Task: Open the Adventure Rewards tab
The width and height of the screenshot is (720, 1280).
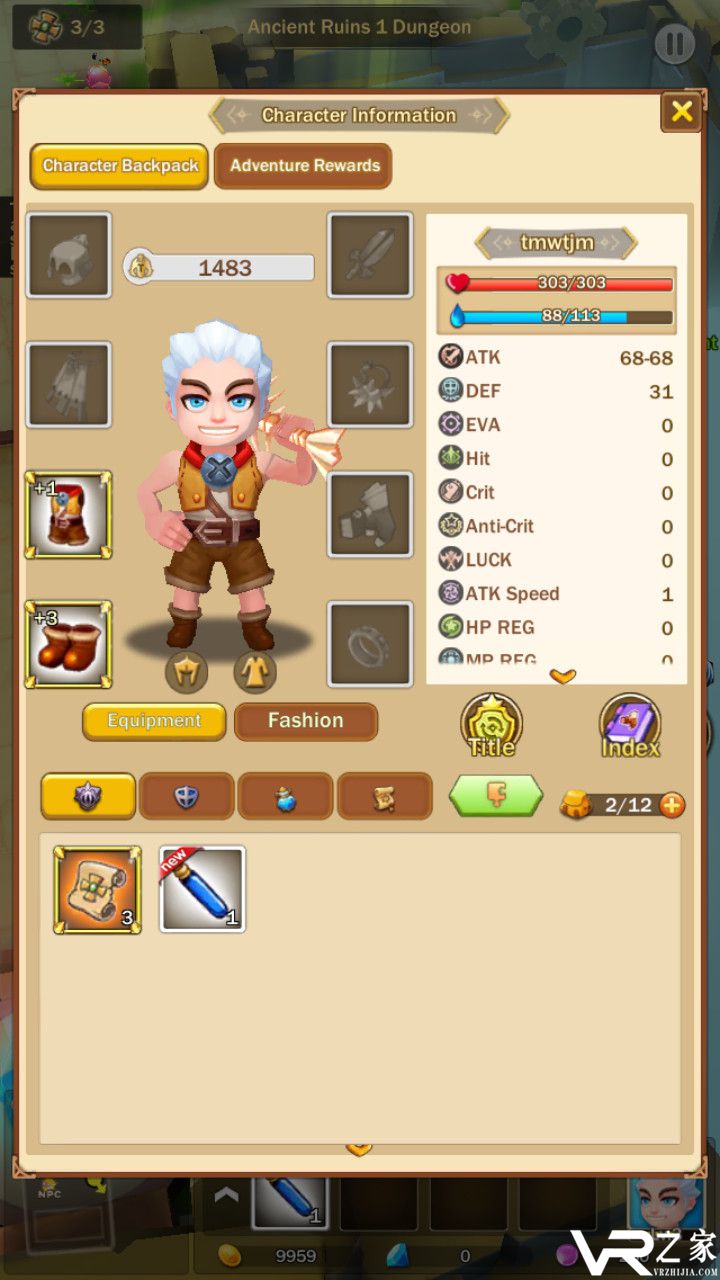Action: 305,166
